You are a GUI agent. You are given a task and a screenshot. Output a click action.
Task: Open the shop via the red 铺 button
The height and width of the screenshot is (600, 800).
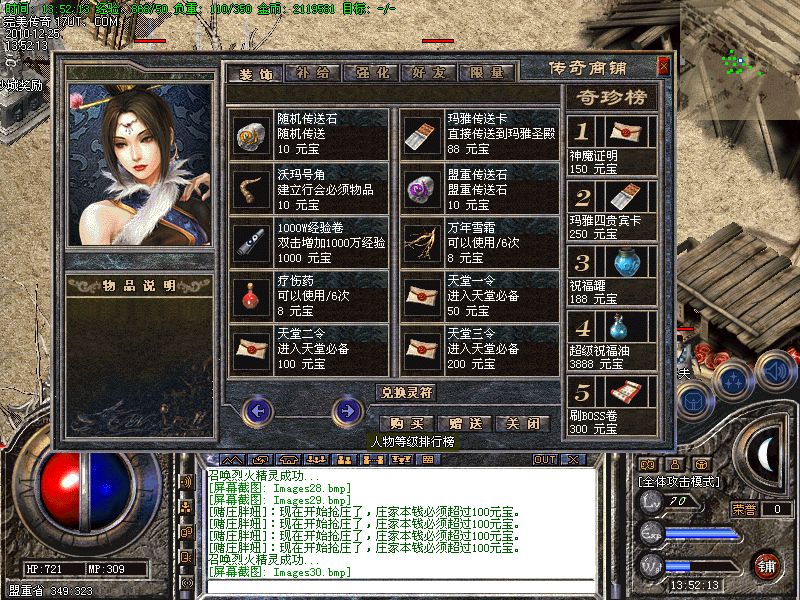pyautogui.click(x=767, y=565)
